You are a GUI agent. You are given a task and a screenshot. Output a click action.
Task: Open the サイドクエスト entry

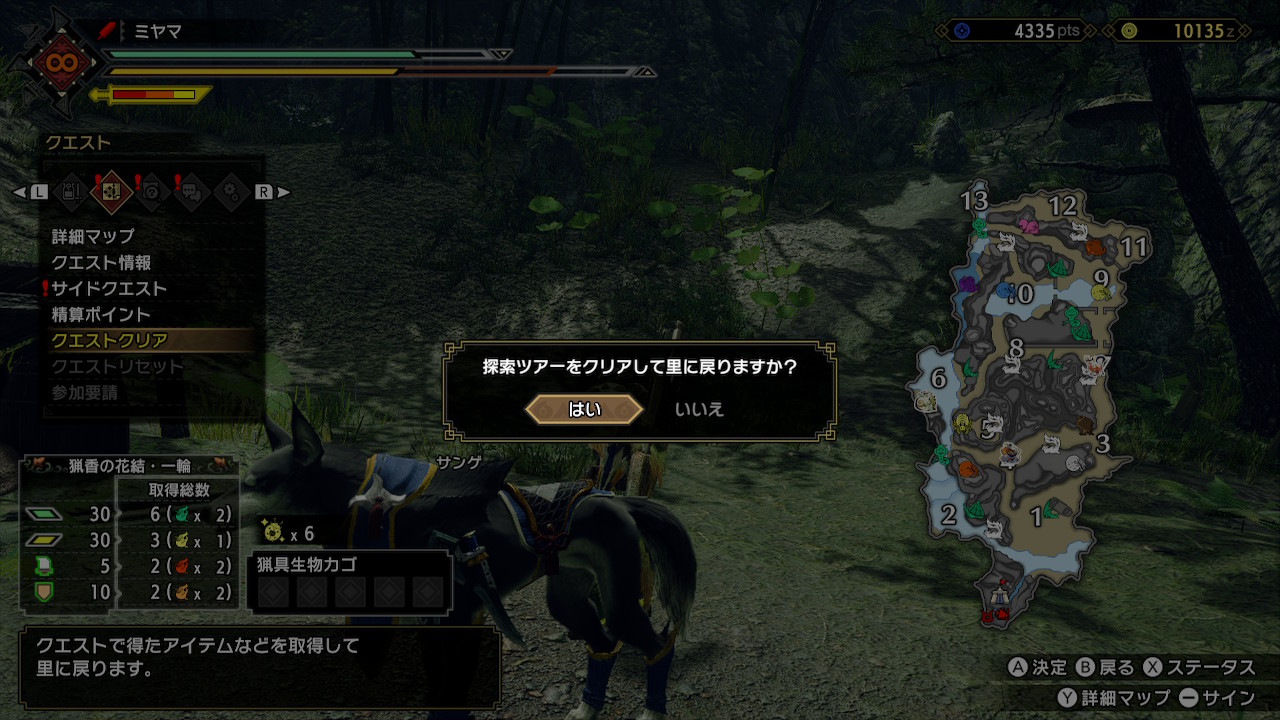109,289
